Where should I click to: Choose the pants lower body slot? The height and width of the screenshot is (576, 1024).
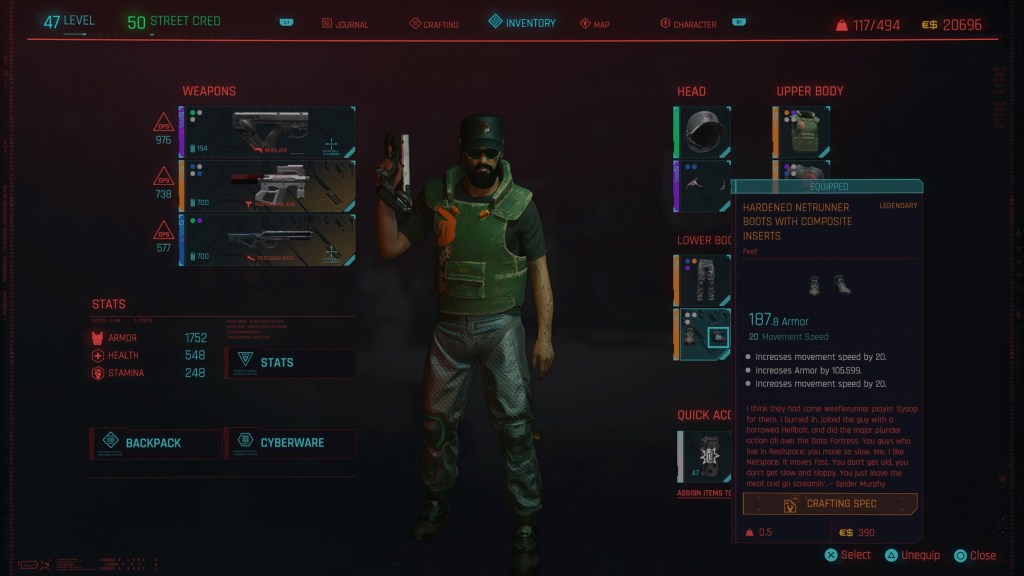pyautogui.click(x=703, y=280)
